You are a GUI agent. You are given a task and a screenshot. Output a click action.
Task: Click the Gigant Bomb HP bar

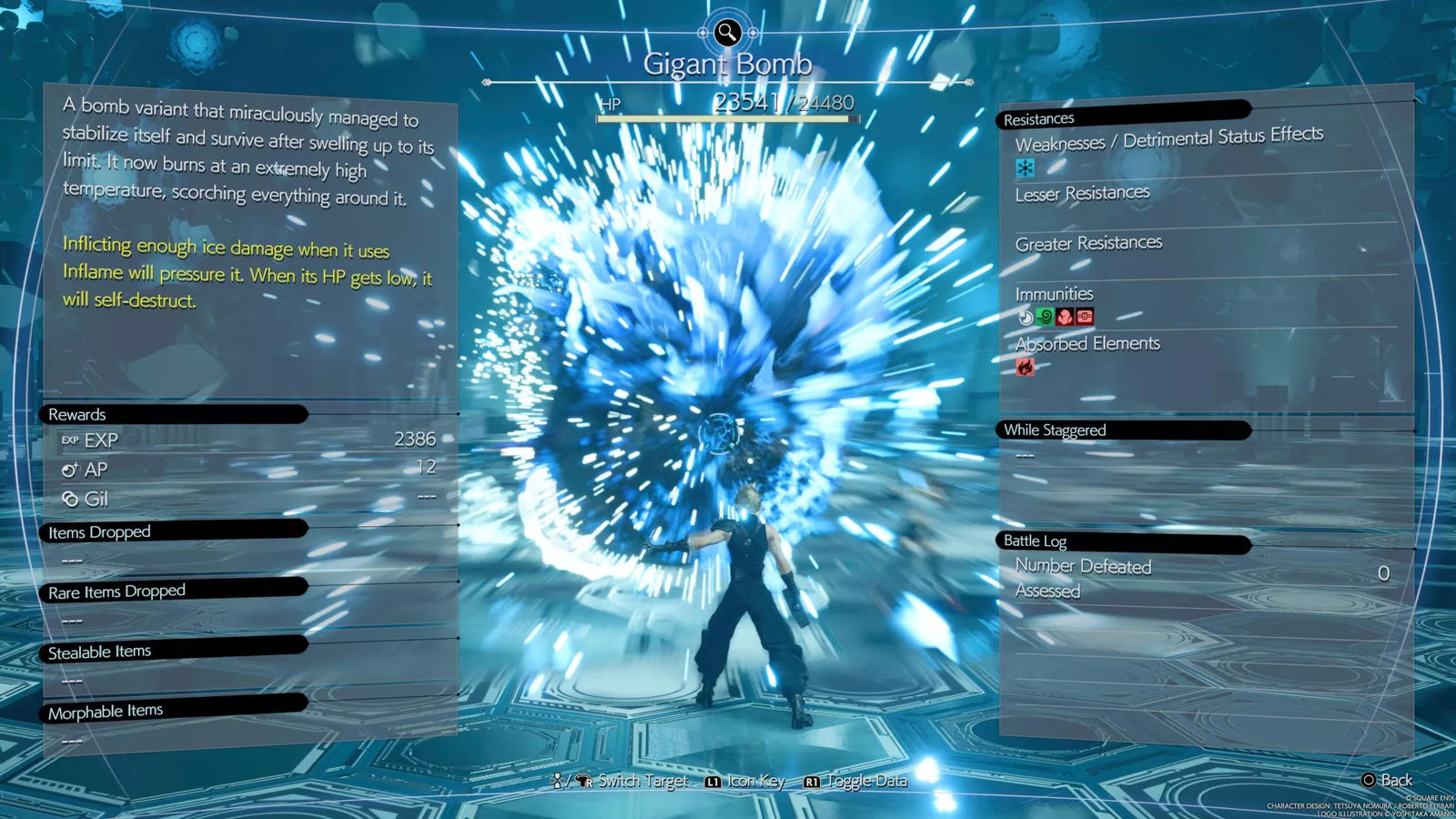(728, 116)
